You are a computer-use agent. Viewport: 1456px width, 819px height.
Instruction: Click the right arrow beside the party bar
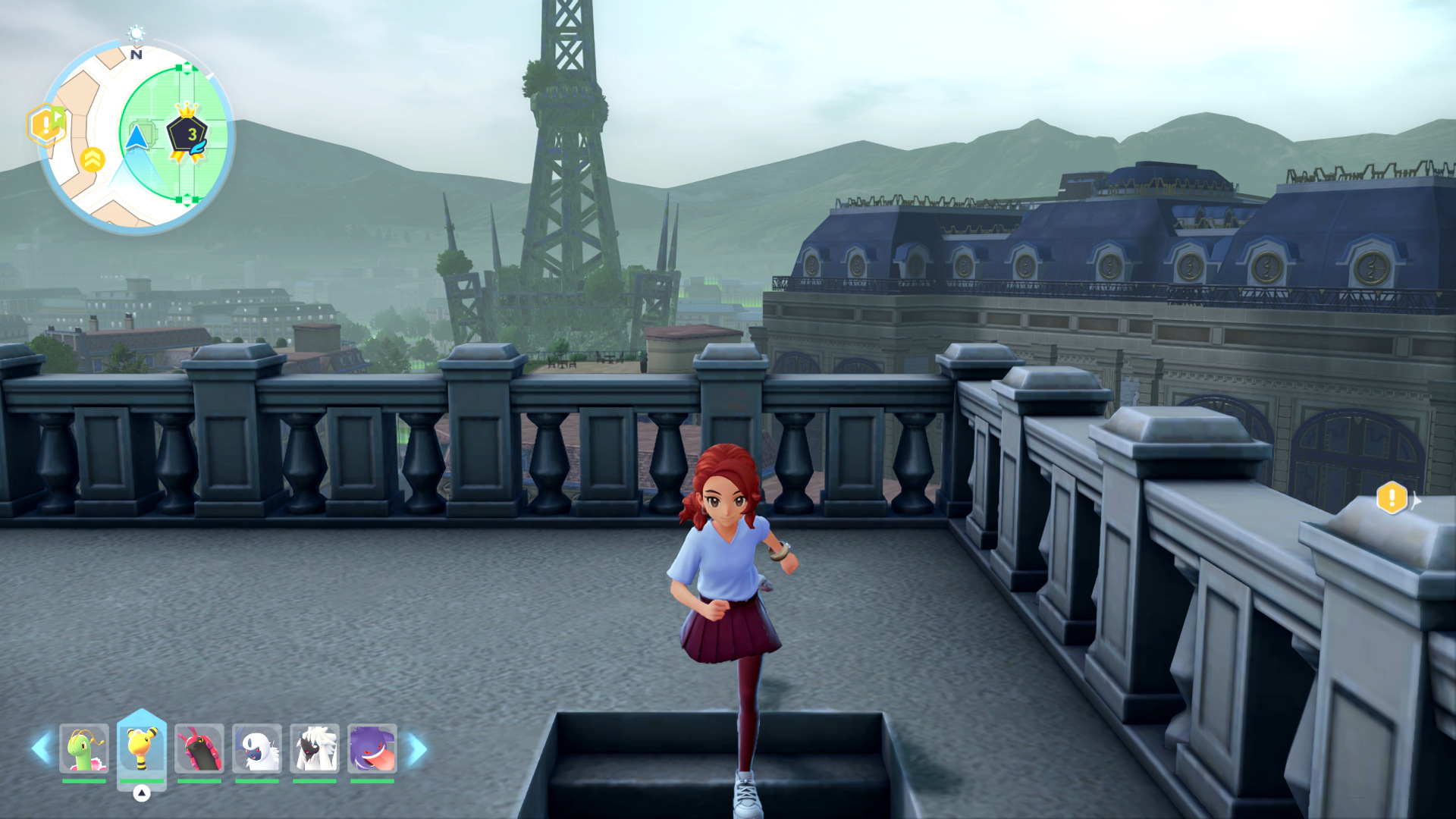coord(418,748)
